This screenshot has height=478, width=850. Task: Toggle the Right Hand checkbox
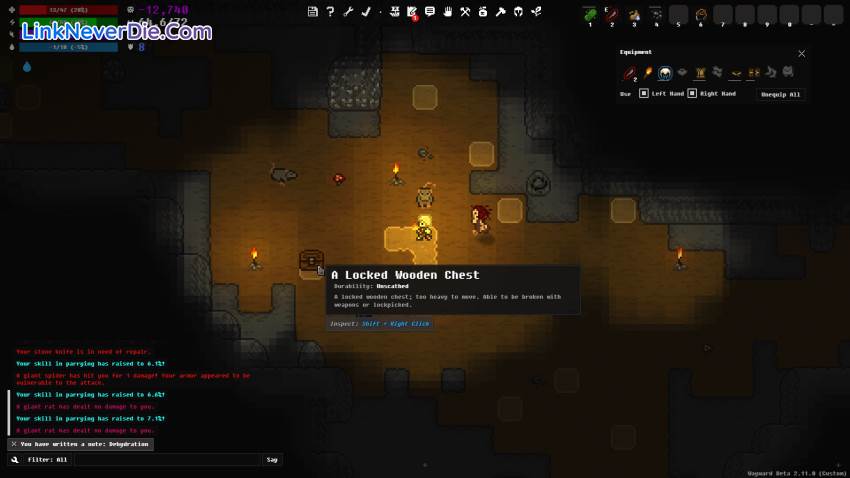point(692,94)
